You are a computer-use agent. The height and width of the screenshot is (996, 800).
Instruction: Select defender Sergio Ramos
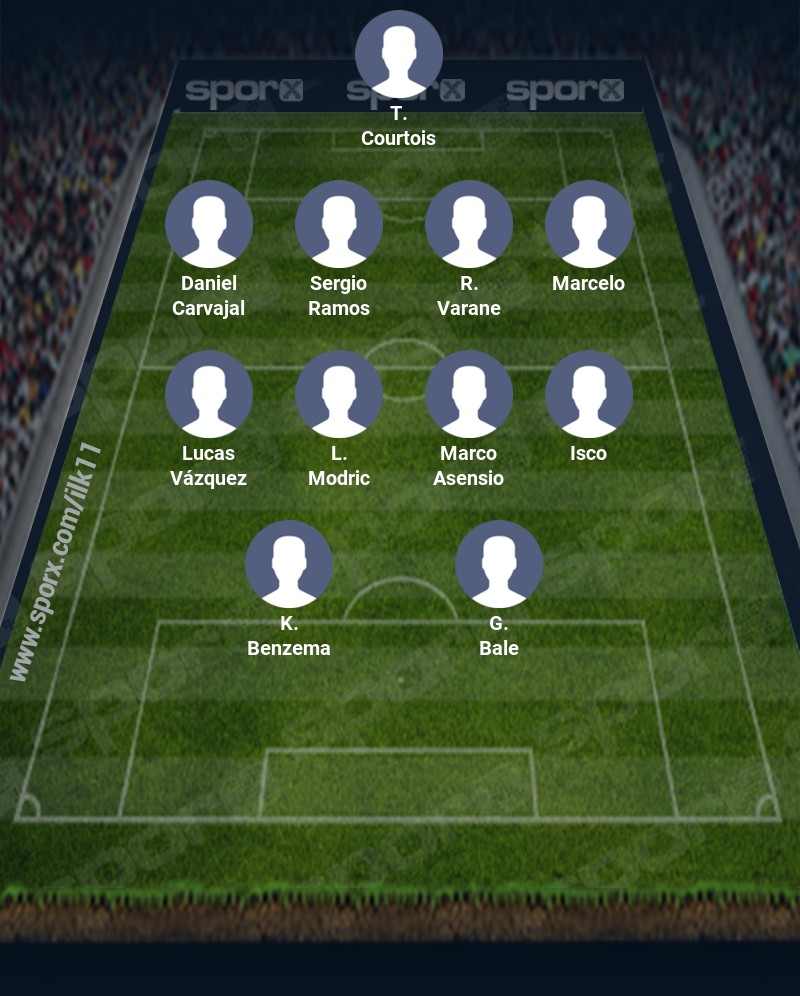coord(339,224)
